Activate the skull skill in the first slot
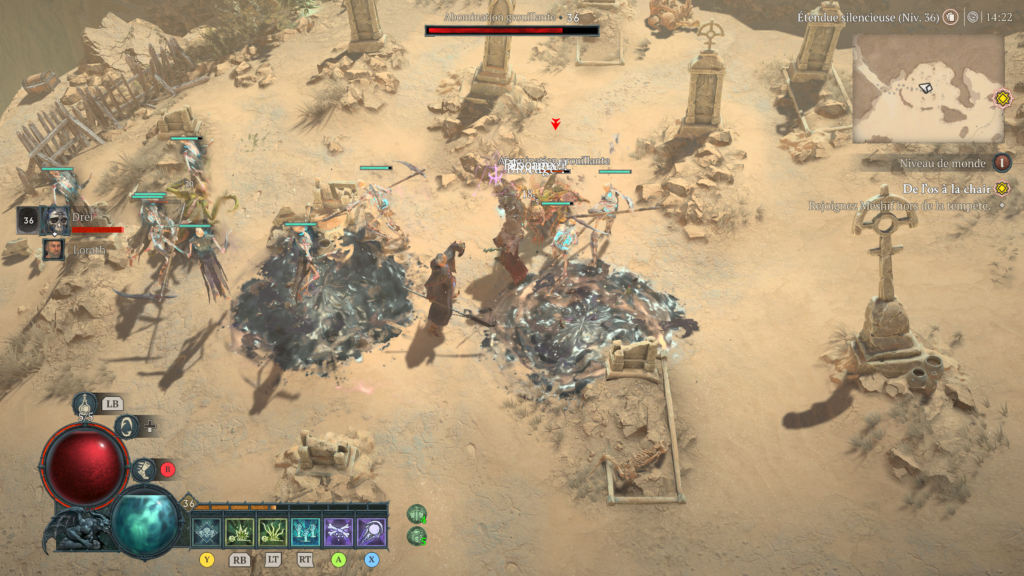This screenshot has height=576, width=1024. [x=207, y=532]
